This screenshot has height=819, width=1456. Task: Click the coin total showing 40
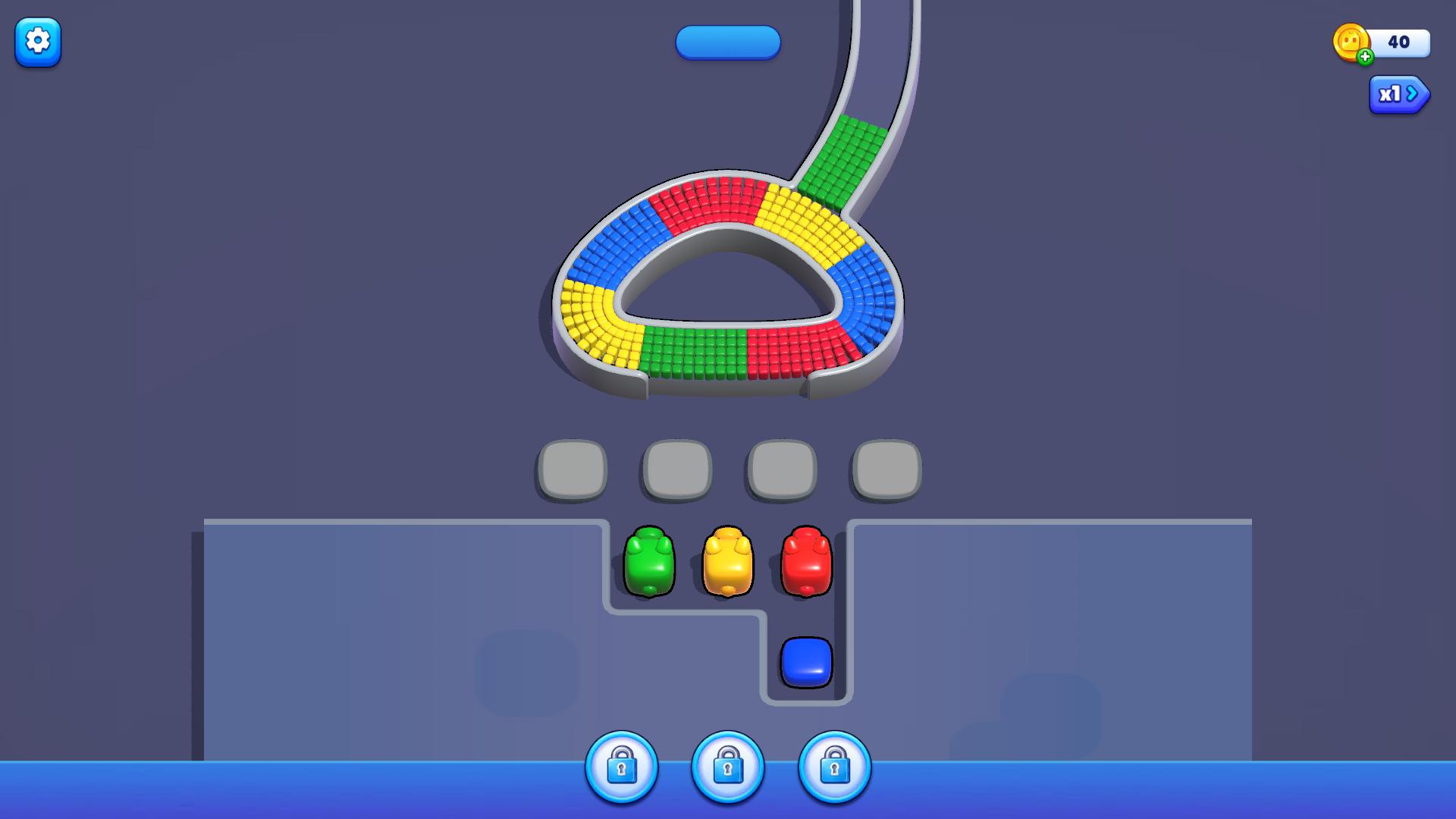click(x=1399, y=43)
